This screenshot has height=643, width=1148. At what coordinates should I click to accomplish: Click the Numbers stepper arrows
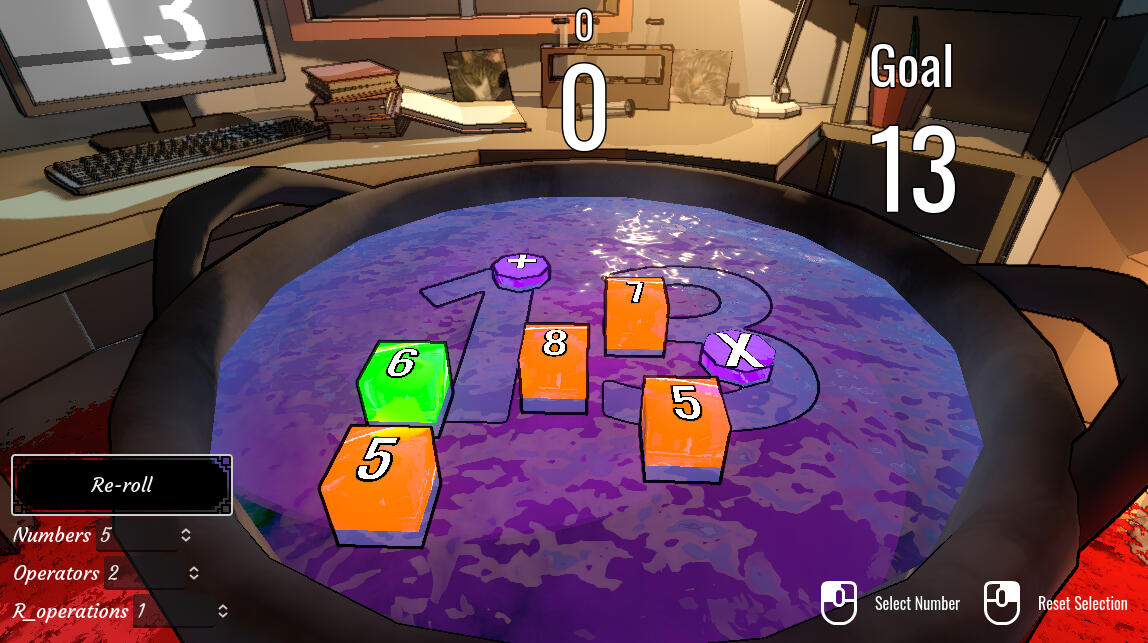coord(186,536)
